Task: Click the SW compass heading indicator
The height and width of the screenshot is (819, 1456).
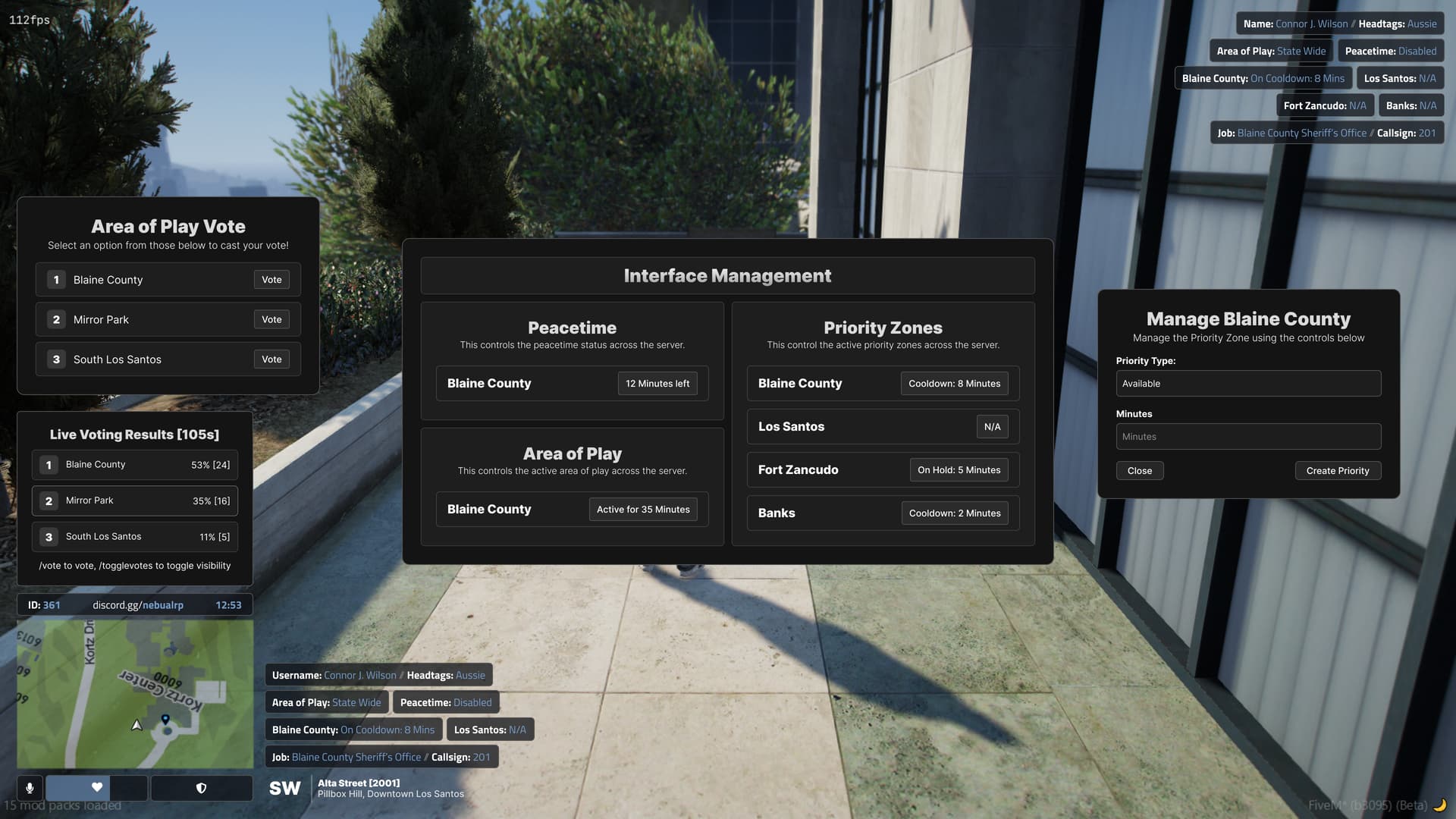Action: (x=284, y=788)
